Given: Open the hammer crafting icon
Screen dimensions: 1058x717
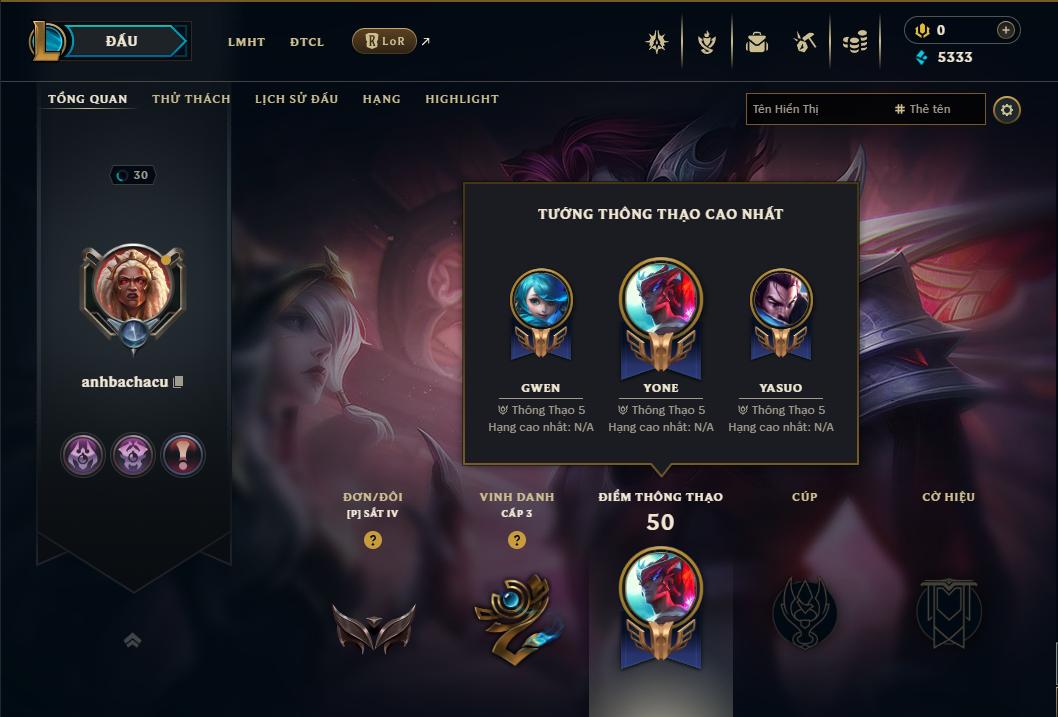Looking at the screenshot, I should pyautogui.click(x=805, y=42).
